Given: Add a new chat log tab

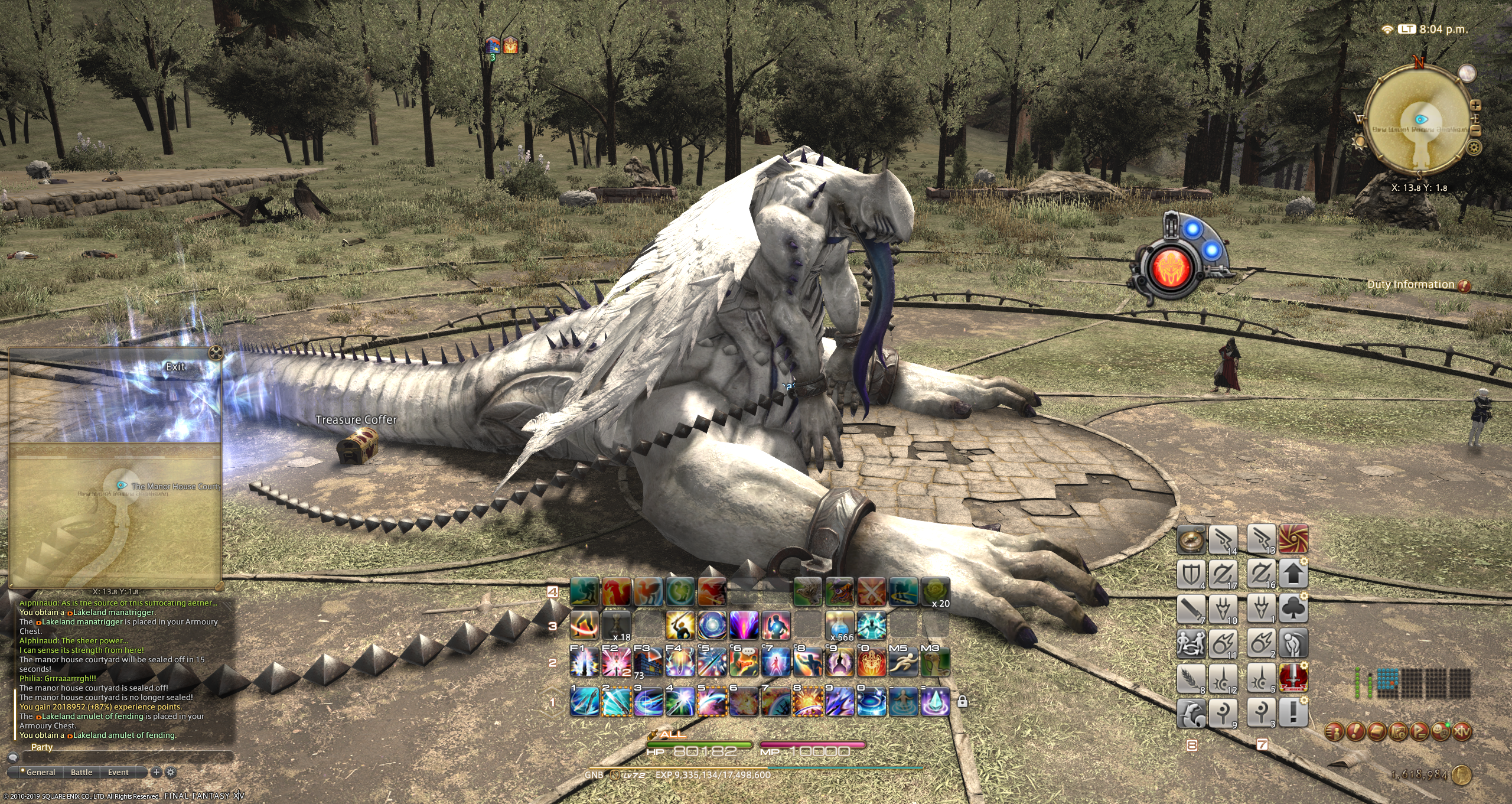Looking at the screenshot, I should pyautogui.click(x=157, y=772).
